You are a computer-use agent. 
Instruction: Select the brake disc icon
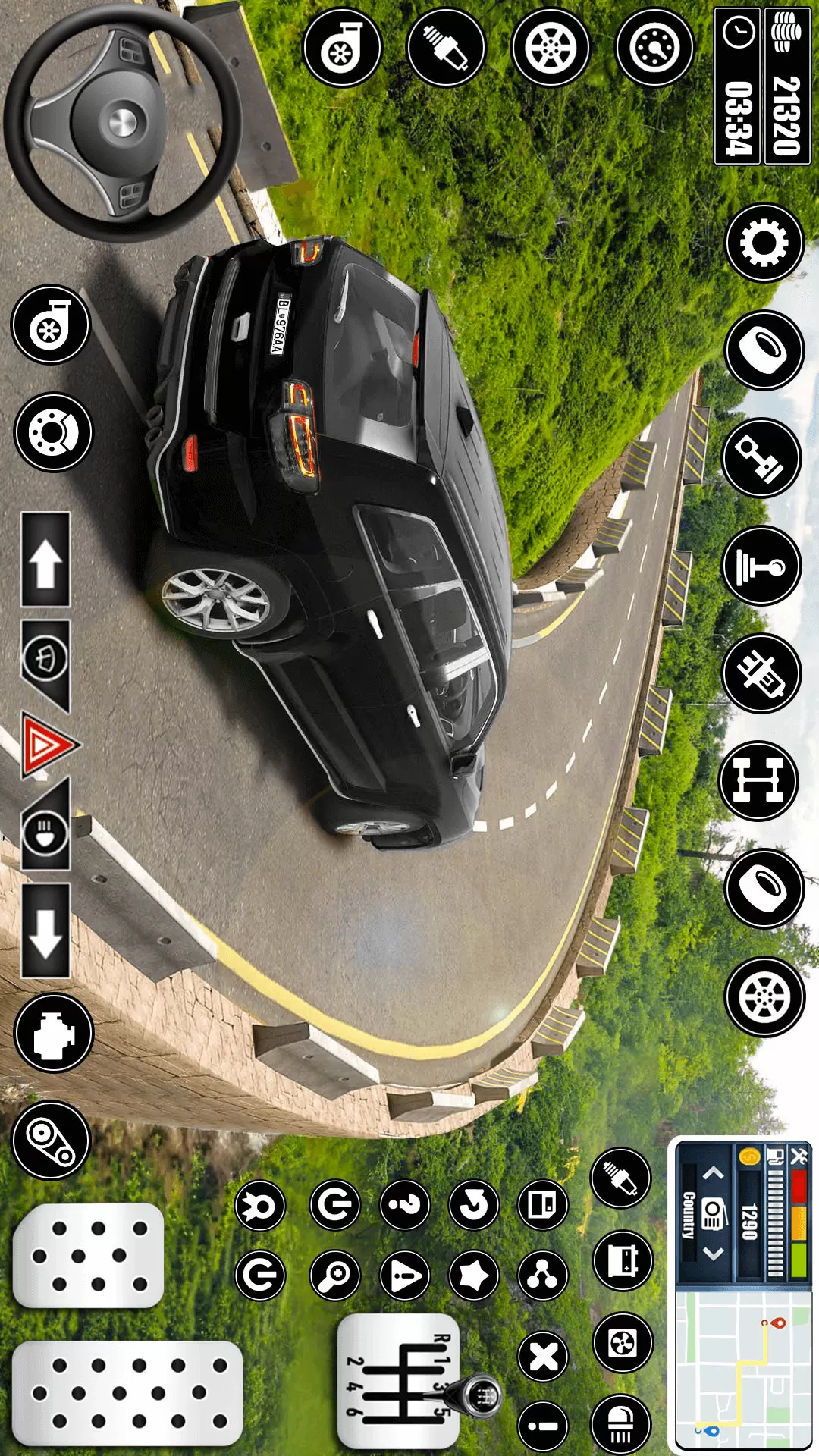click(x=53, y=432)
